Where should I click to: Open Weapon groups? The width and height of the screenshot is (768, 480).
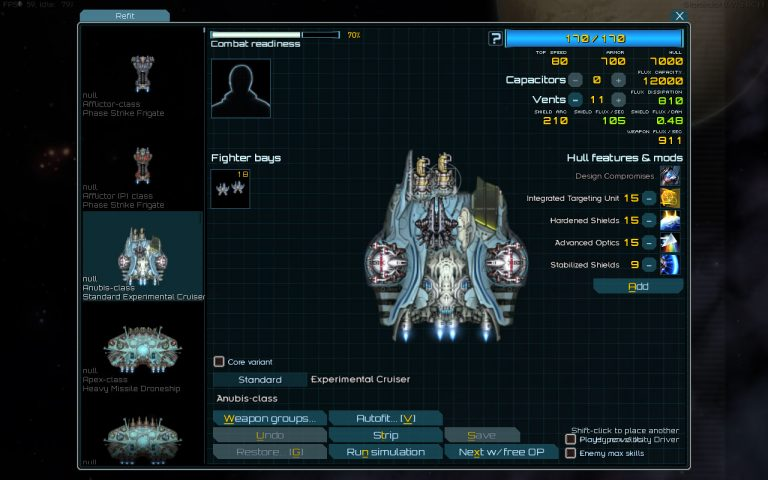(x=269, y=418)
